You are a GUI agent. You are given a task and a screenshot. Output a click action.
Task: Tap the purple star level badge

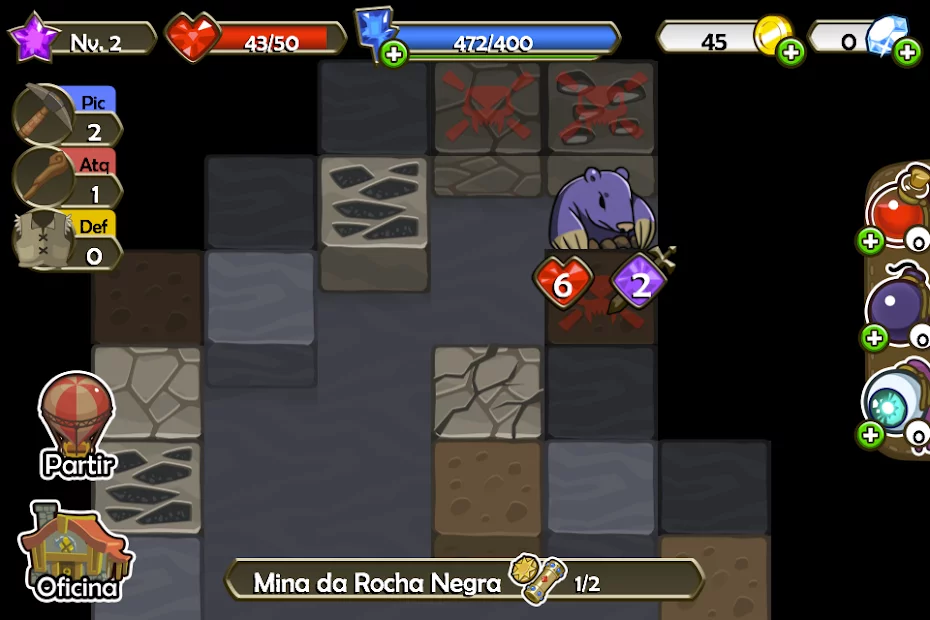34,40
